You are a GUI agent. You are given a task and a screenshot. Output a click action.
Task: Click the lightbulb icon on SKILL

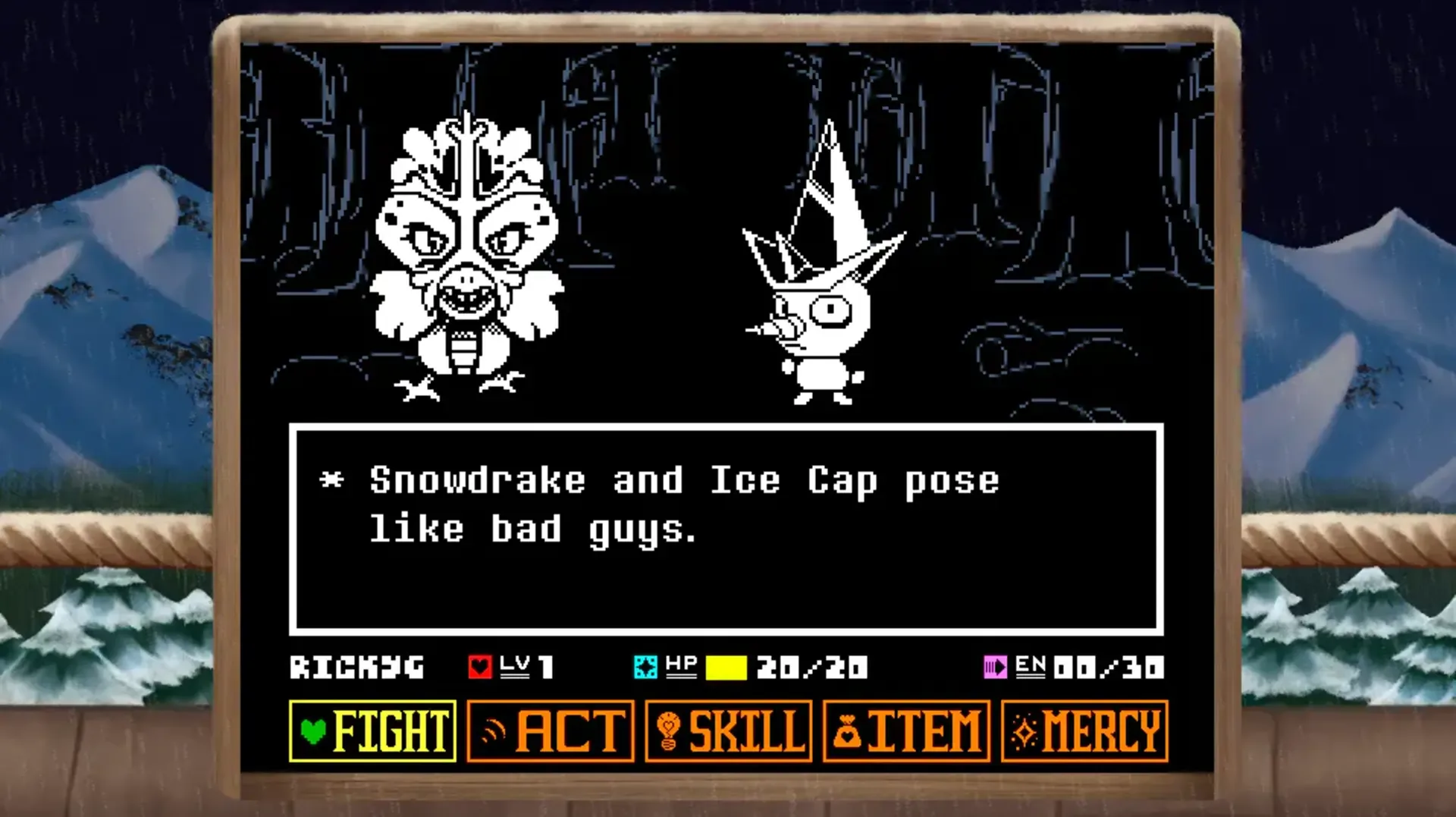pyautogui.click(x=668, y=731)
